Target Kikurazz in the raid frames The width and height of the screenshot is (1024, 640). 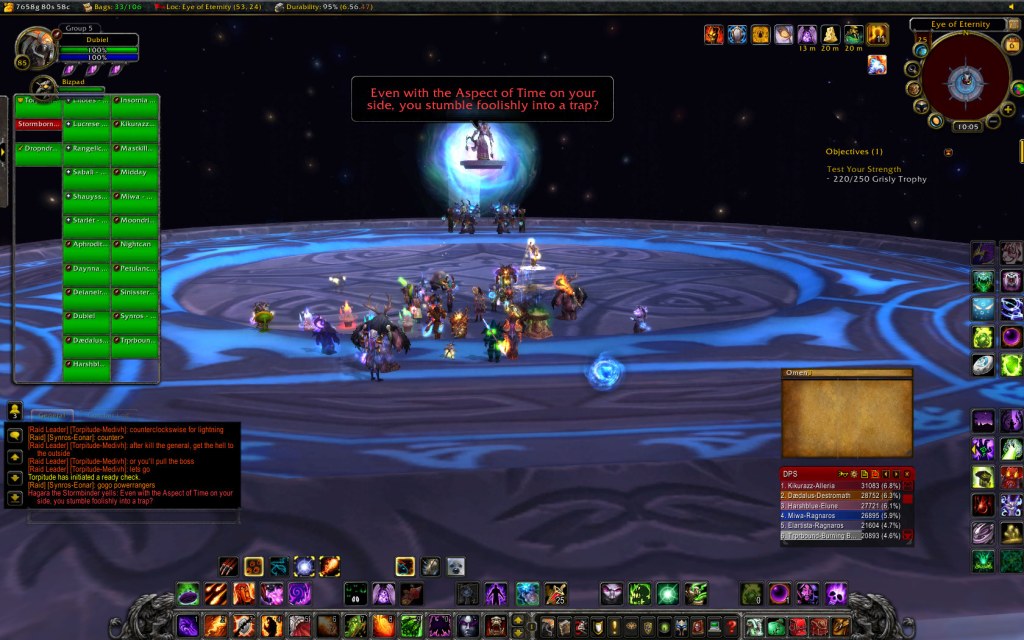point(135,124)
